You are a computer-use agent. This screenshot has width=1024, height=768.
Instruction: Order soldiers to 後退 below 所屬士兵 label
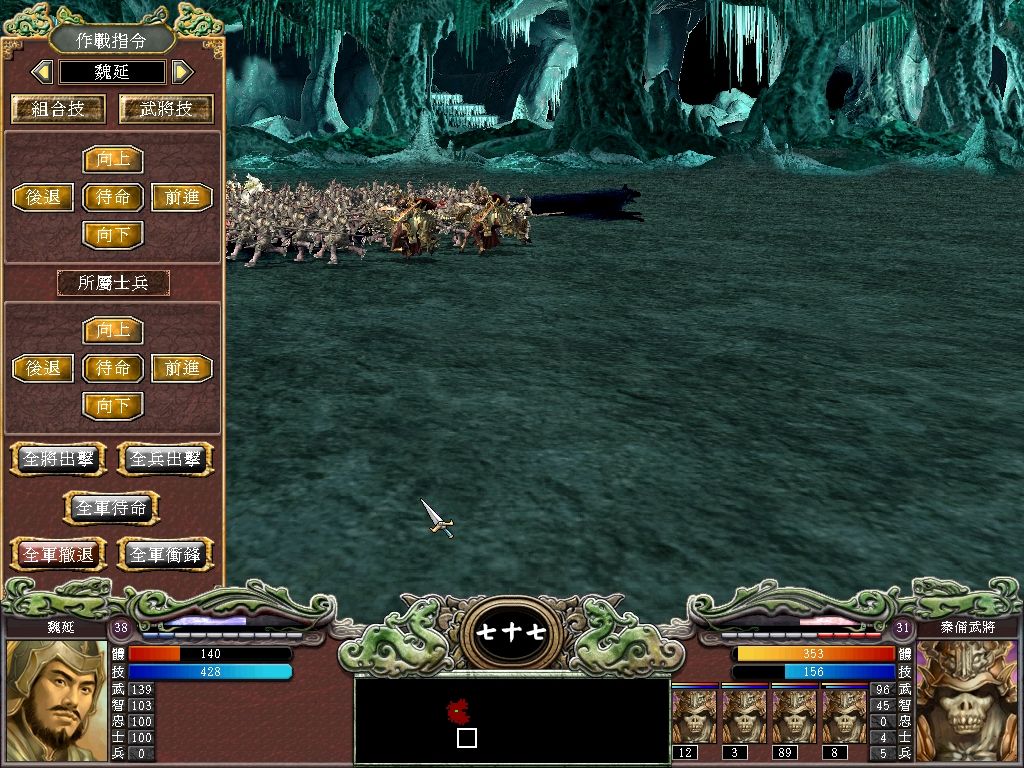43,368
